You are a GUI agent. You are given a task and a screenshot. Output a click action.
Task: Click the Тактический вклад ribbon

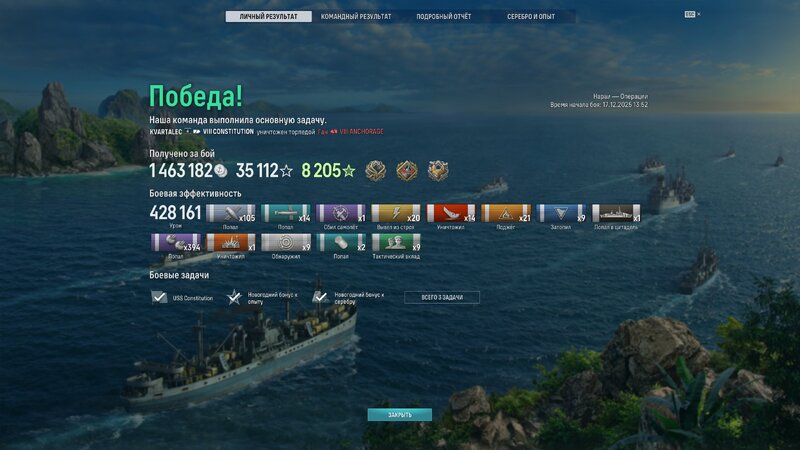point(396,243)
